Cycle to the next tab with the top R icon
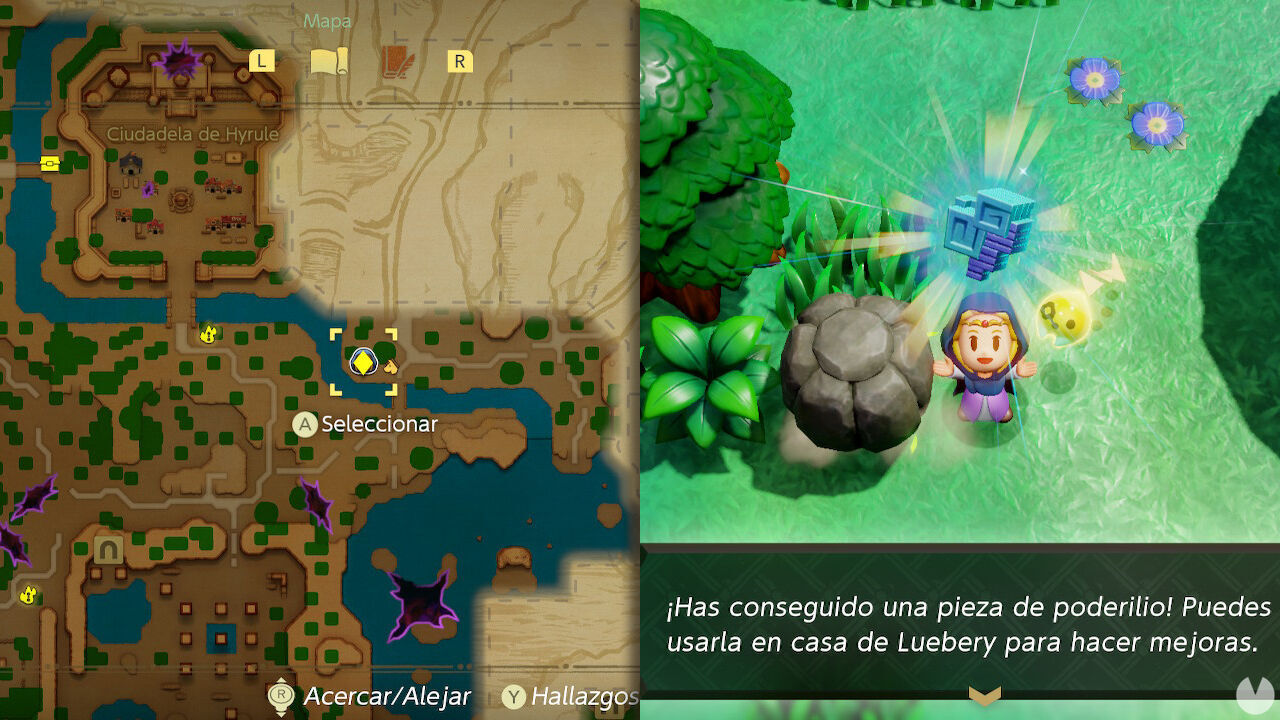This screenshot has height=720, width=1280. click(x=458, y=60)
